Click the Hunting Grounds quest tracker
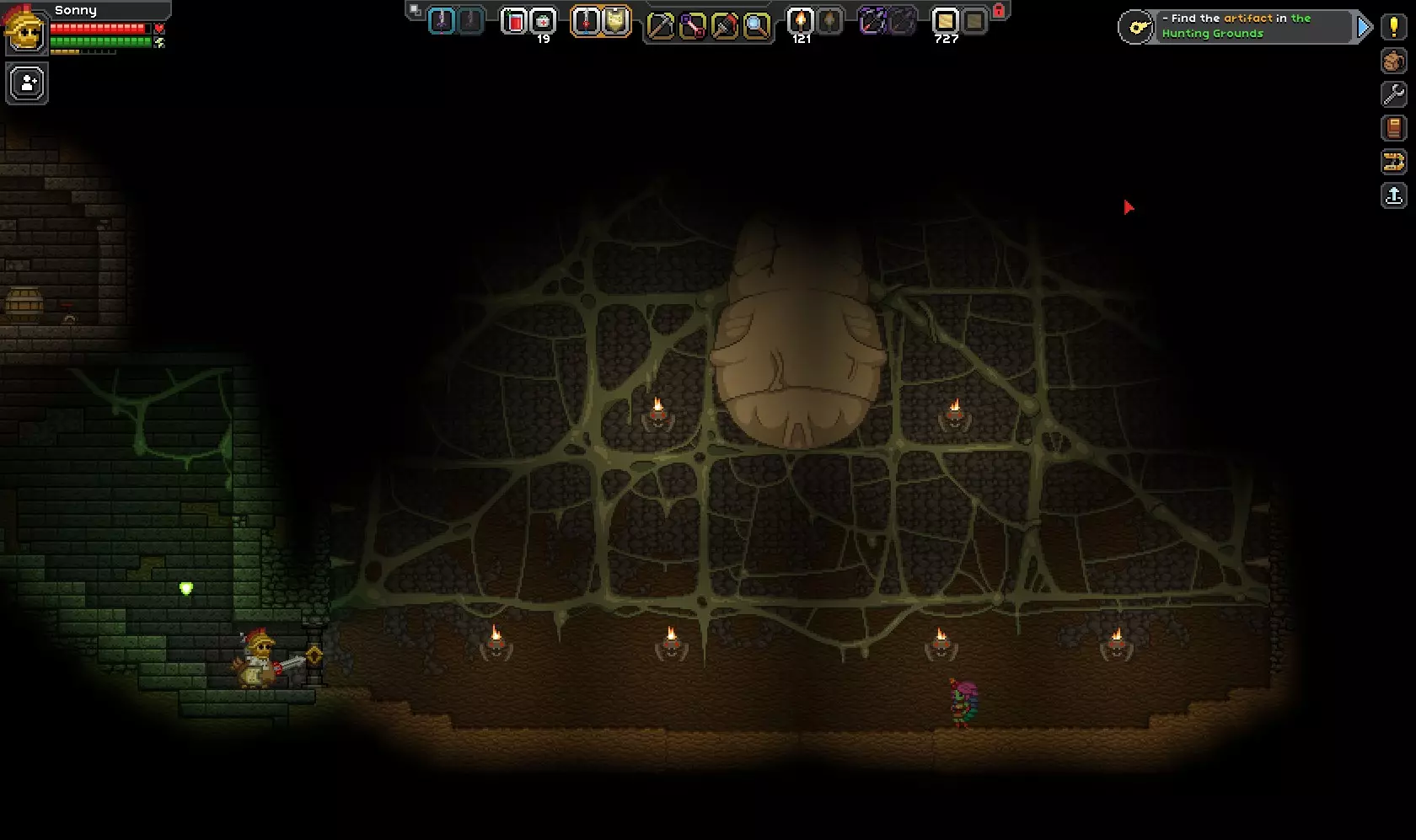 click(1235, 27)
